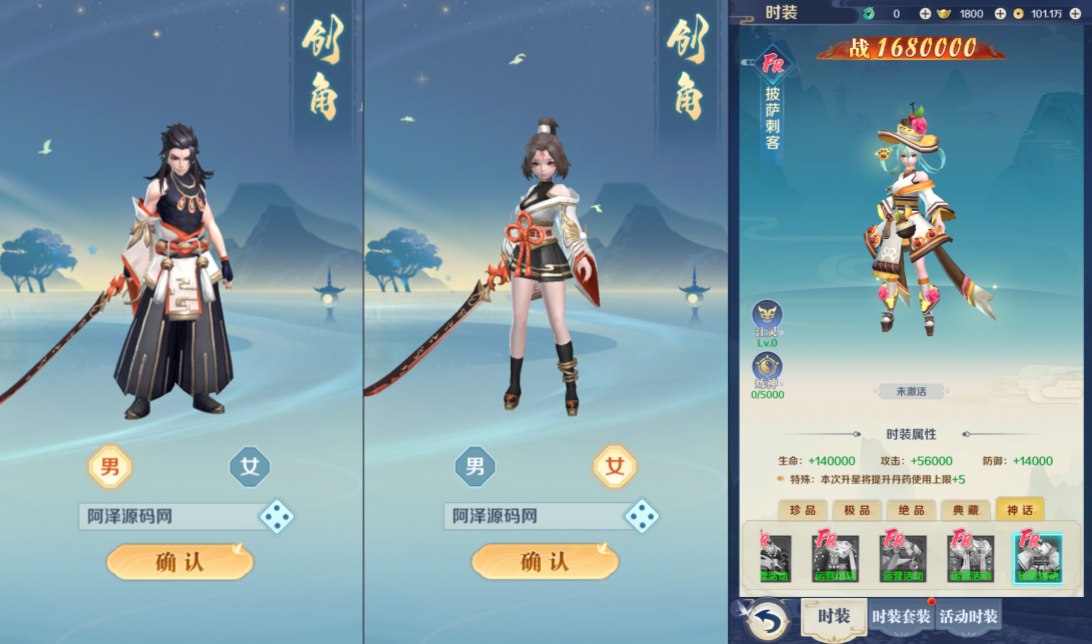The width and height of the screenshot is (1092, 644).
Task: Open the 极品 rarity tab
Action: click(x=857, y=510)
